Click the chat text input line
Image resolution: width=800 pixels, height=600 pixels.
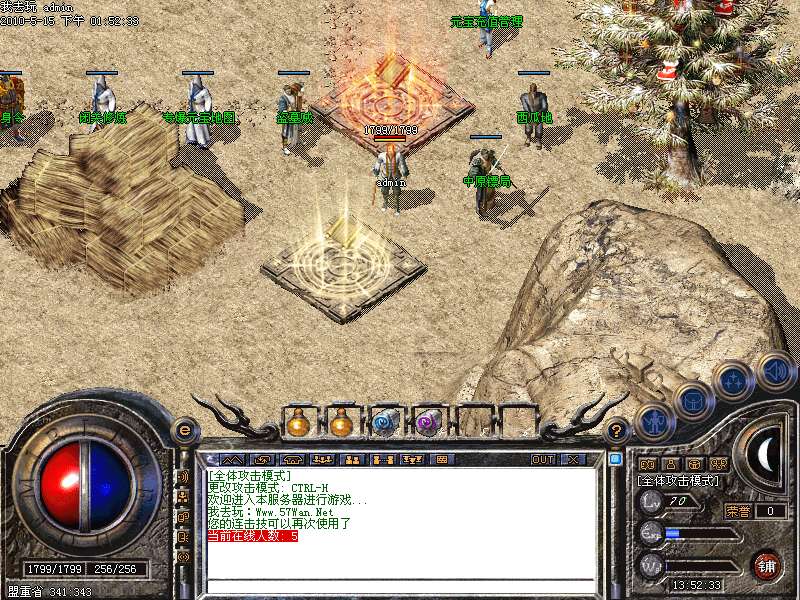(x=400, y=585)
